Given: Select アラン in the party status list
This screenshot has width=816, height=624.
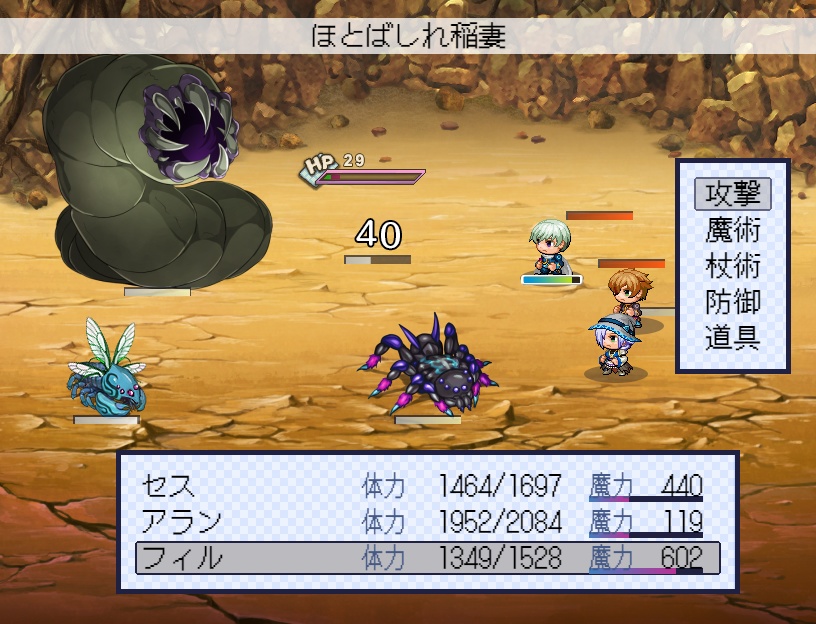Looking at the screenshot, I should (427, 522).
